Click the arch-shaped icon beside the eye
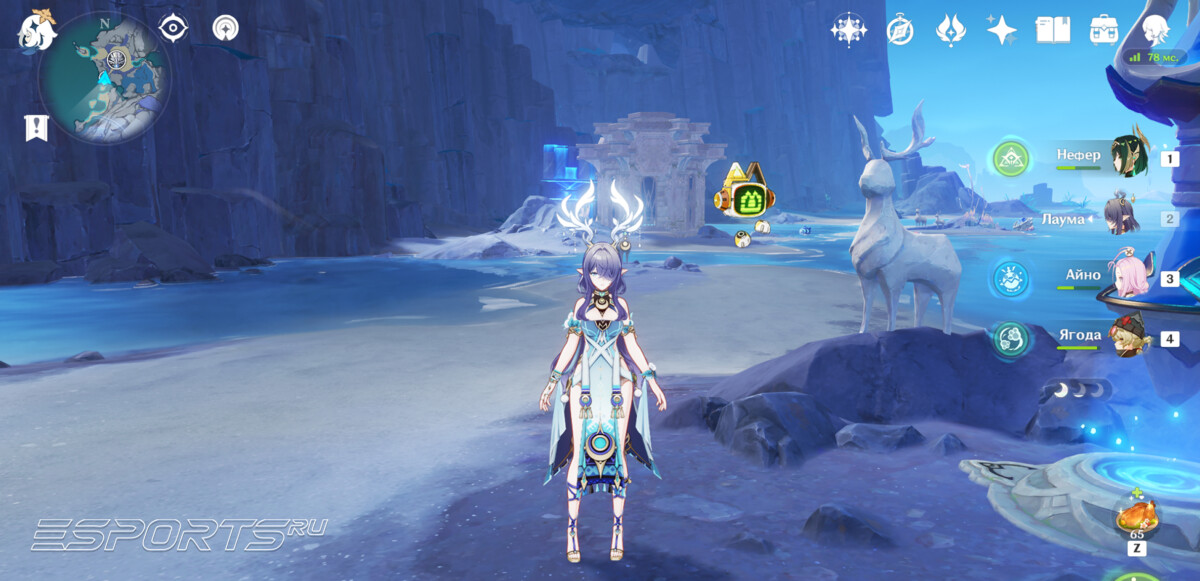 [225, 28]
